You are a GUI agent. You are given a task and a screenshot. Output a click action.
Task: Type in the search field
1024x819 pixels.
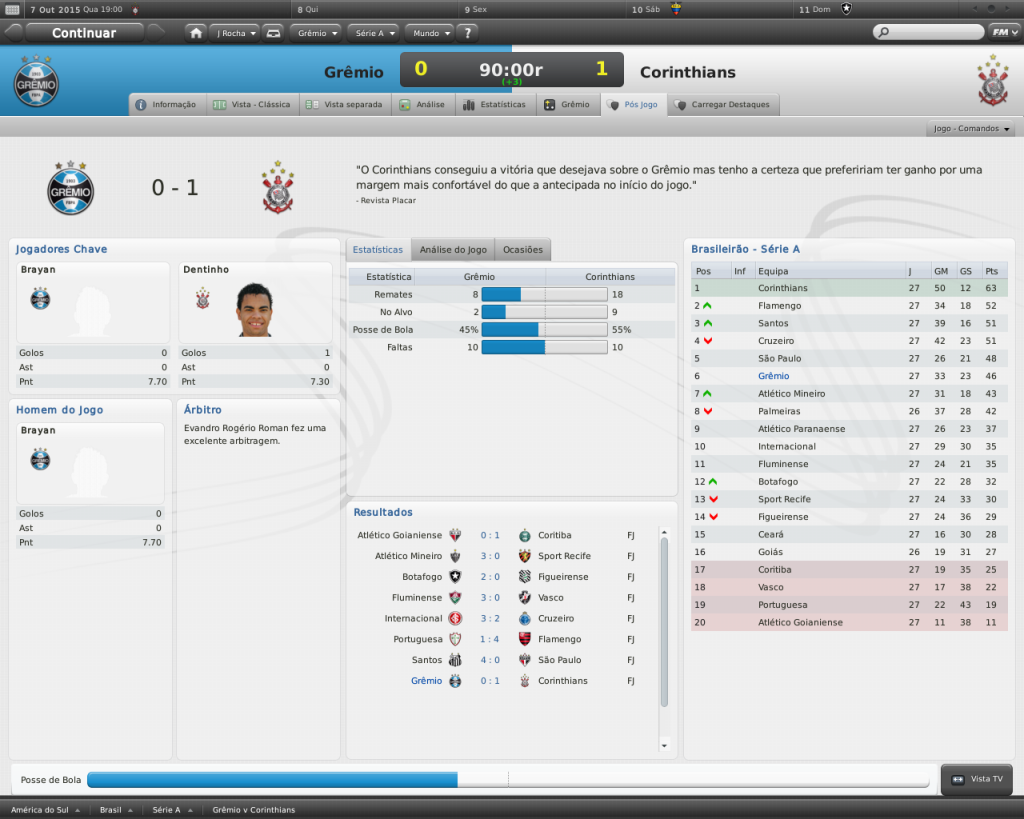point(930,33)
